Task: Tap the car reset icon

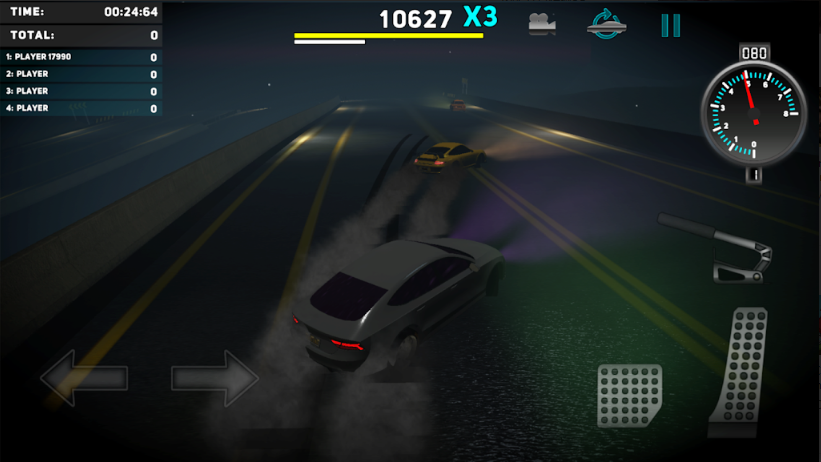Action: [x=606, y=25]
